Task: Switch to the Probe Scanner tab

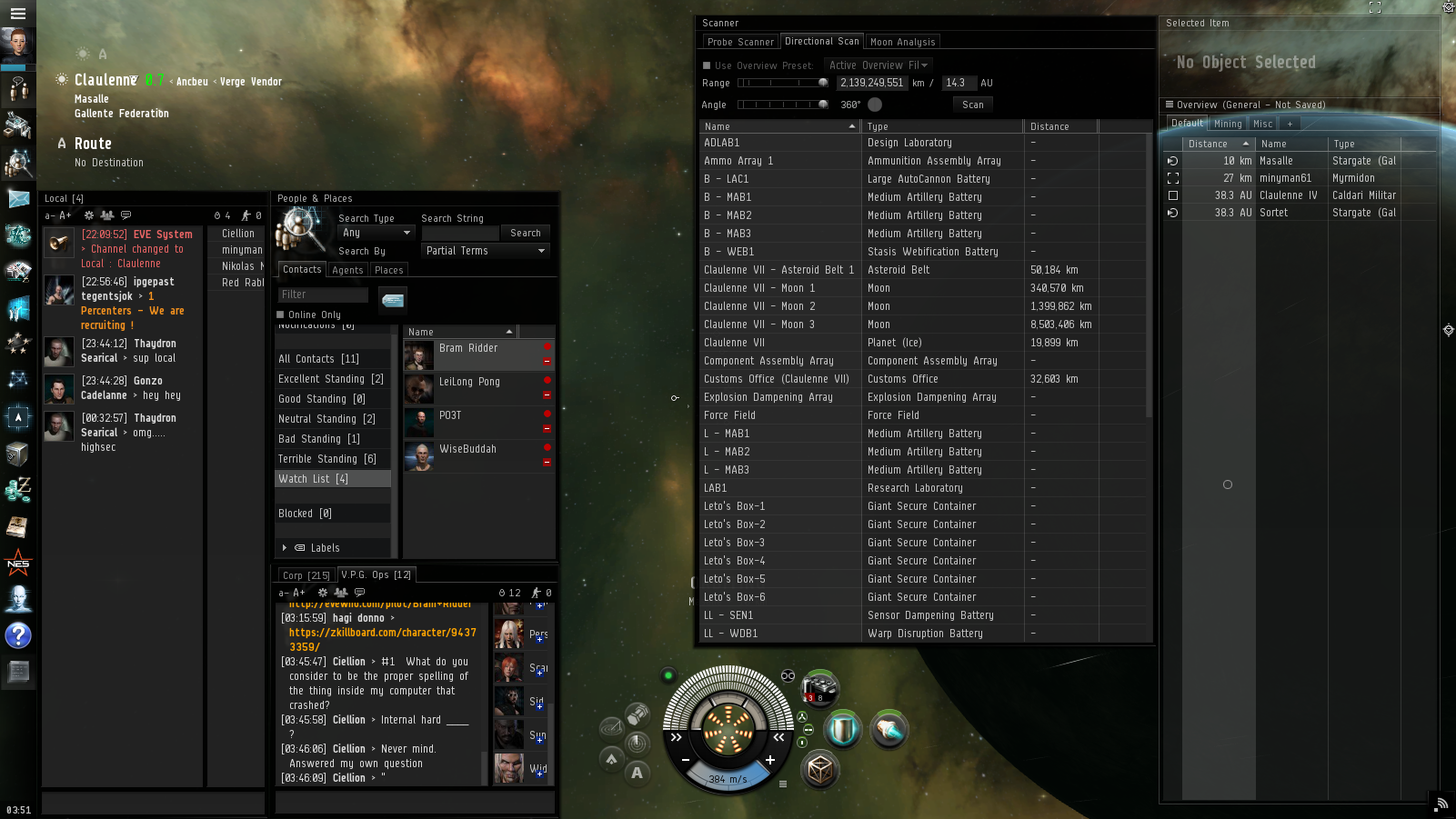Action: [740, 42]
